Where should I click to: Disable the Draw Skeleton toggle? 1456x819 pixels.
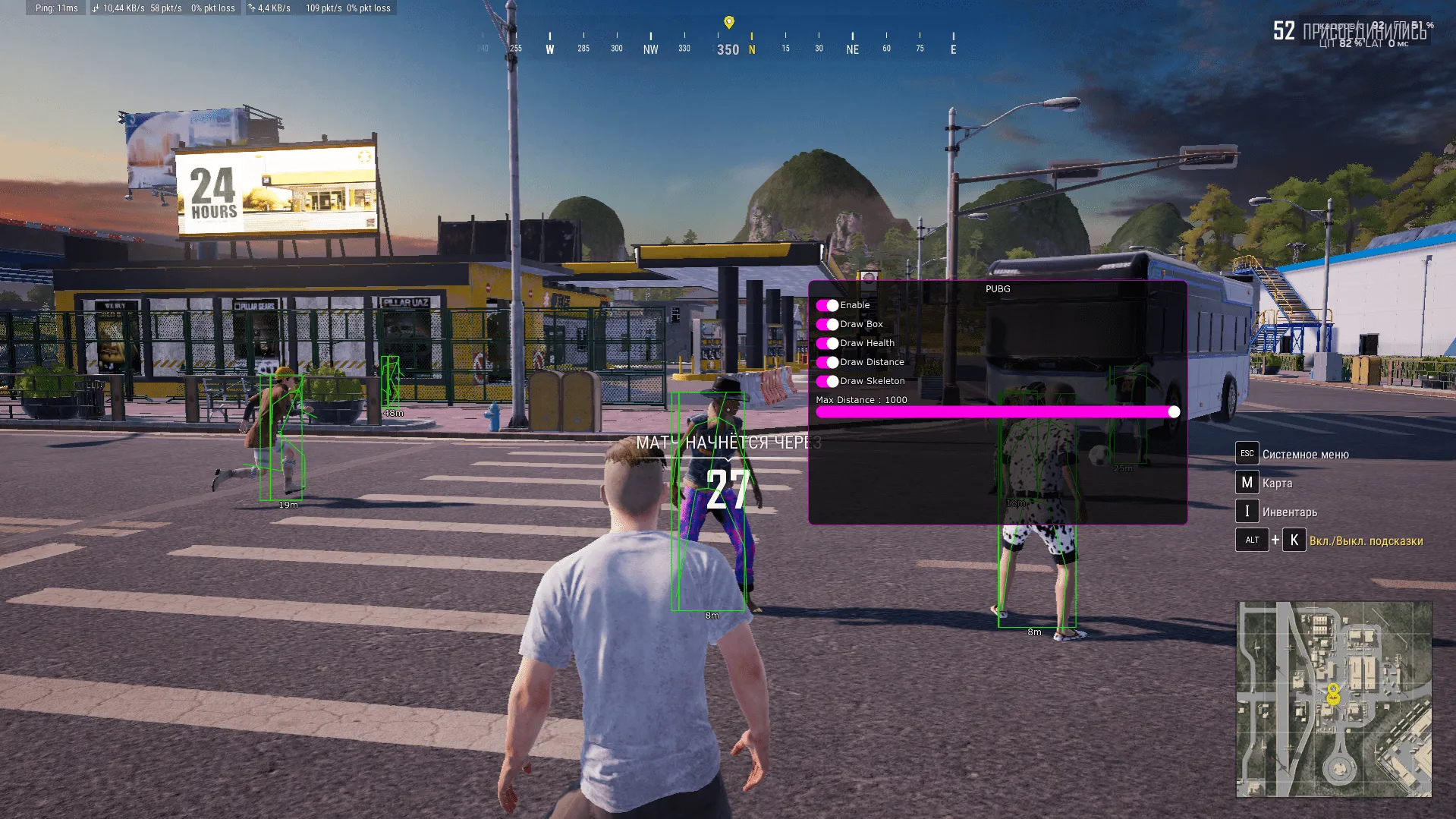pyautogui.click(x=827, y=381)
